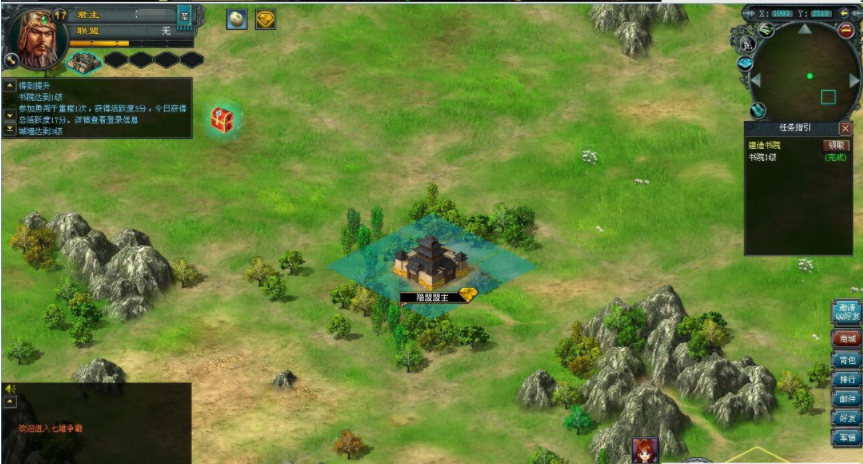
Task: Show the 排行 rankings
Action: tap(846, 379)
